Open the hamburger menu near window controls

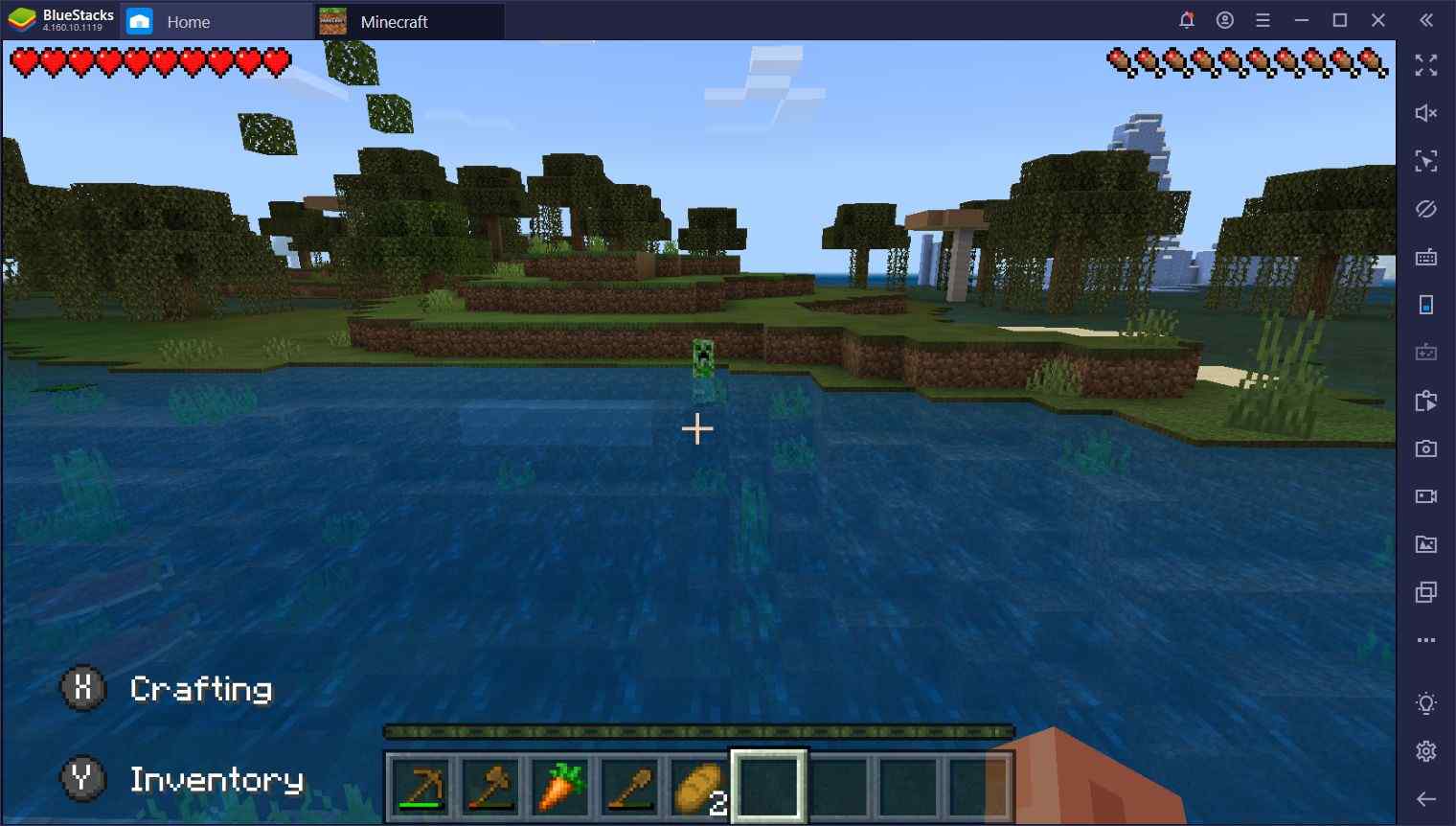1263,19
